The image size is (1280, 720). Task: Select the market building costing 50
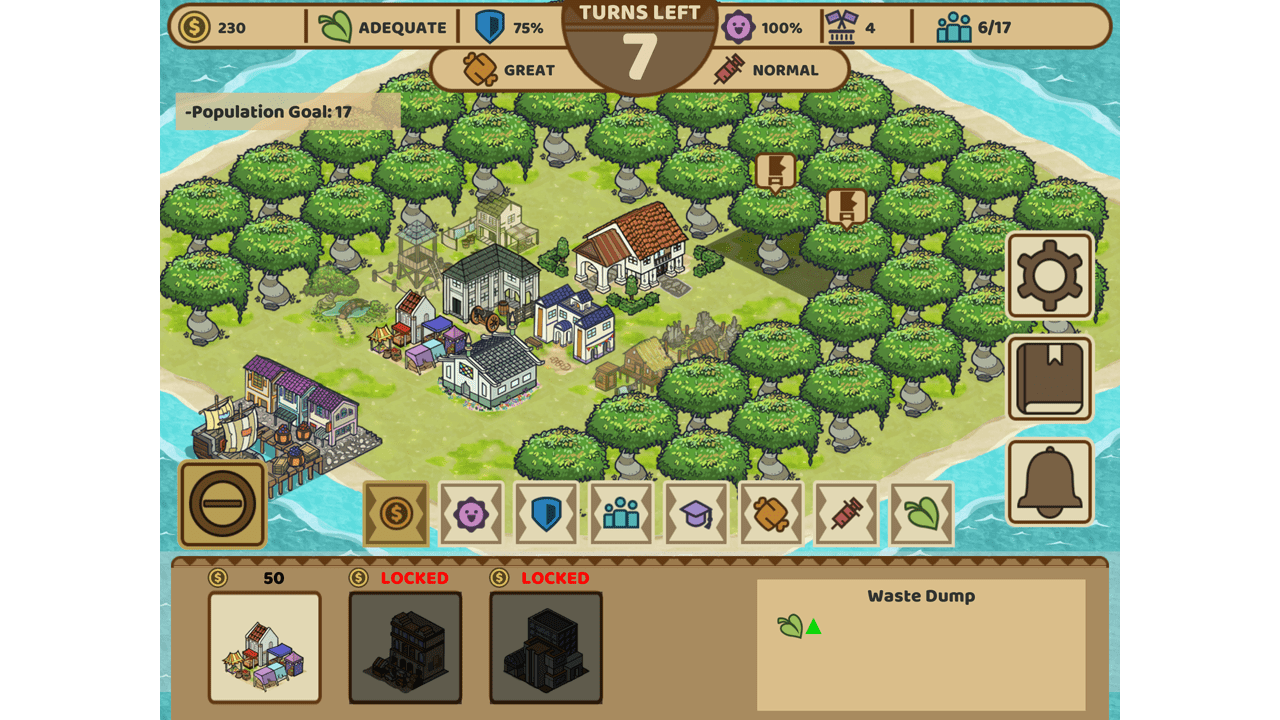(x=265, y=647)
